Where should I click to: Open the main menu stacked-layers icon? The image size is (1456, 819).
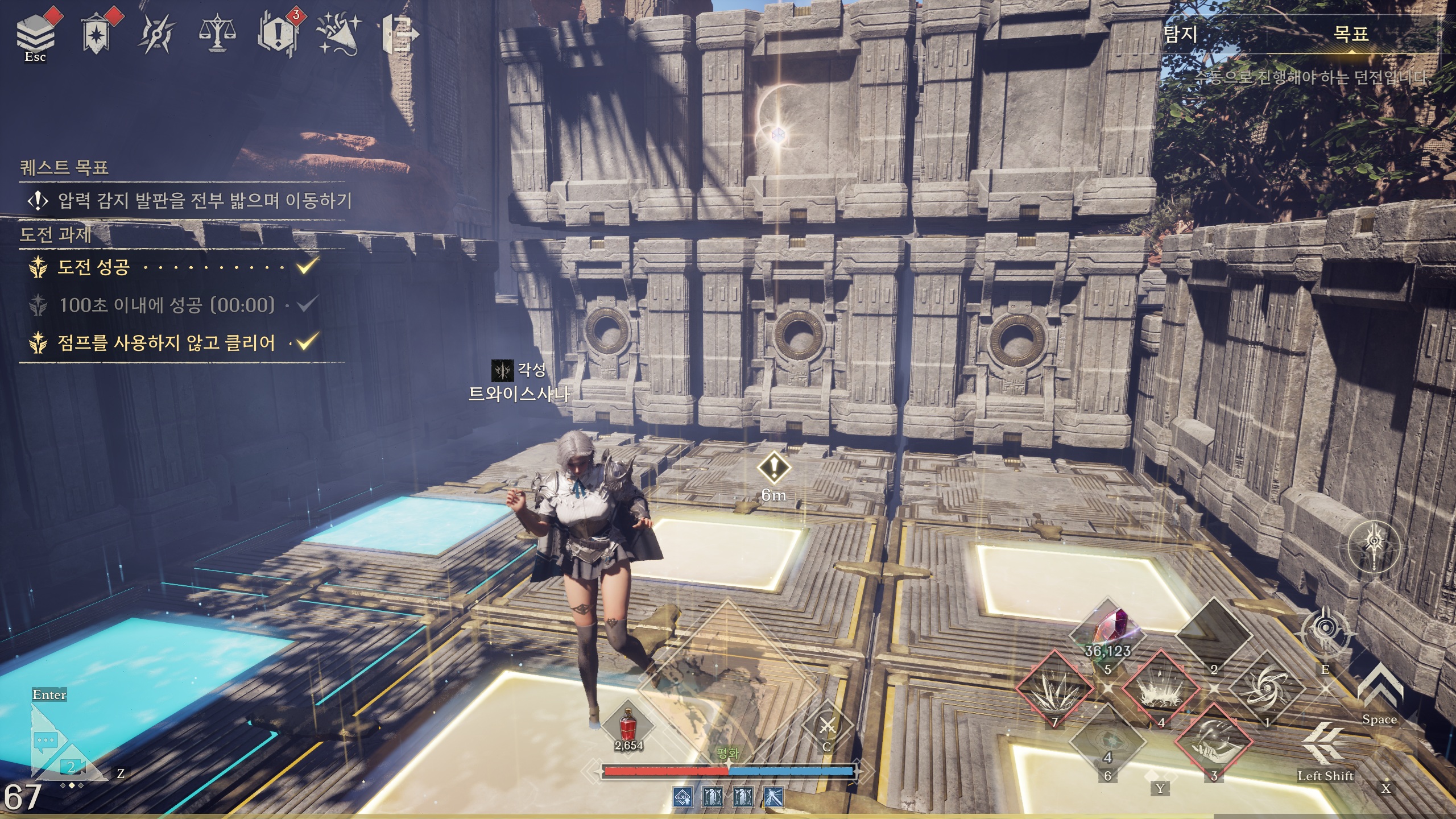tap(35, 33)
